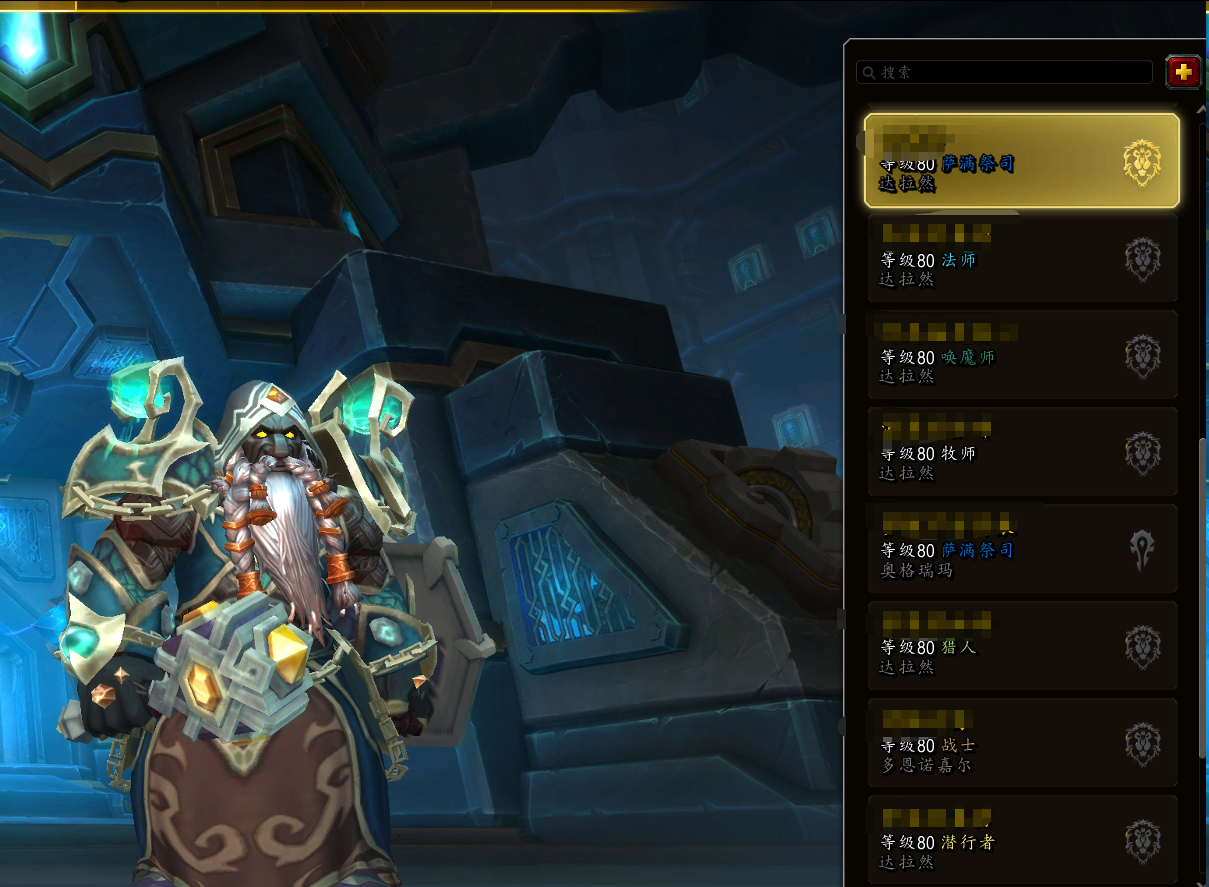Select the level 80 唤魔师 character
Viewport: 1209px width, 887px height.
[1021, 355]
